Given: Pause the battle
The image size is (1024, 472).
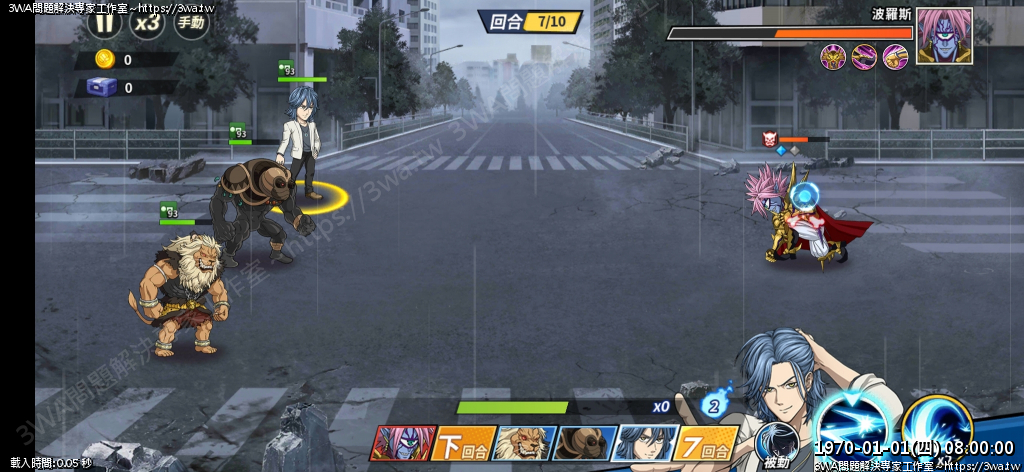Looking at the screenshot, I should coord(106,21).
